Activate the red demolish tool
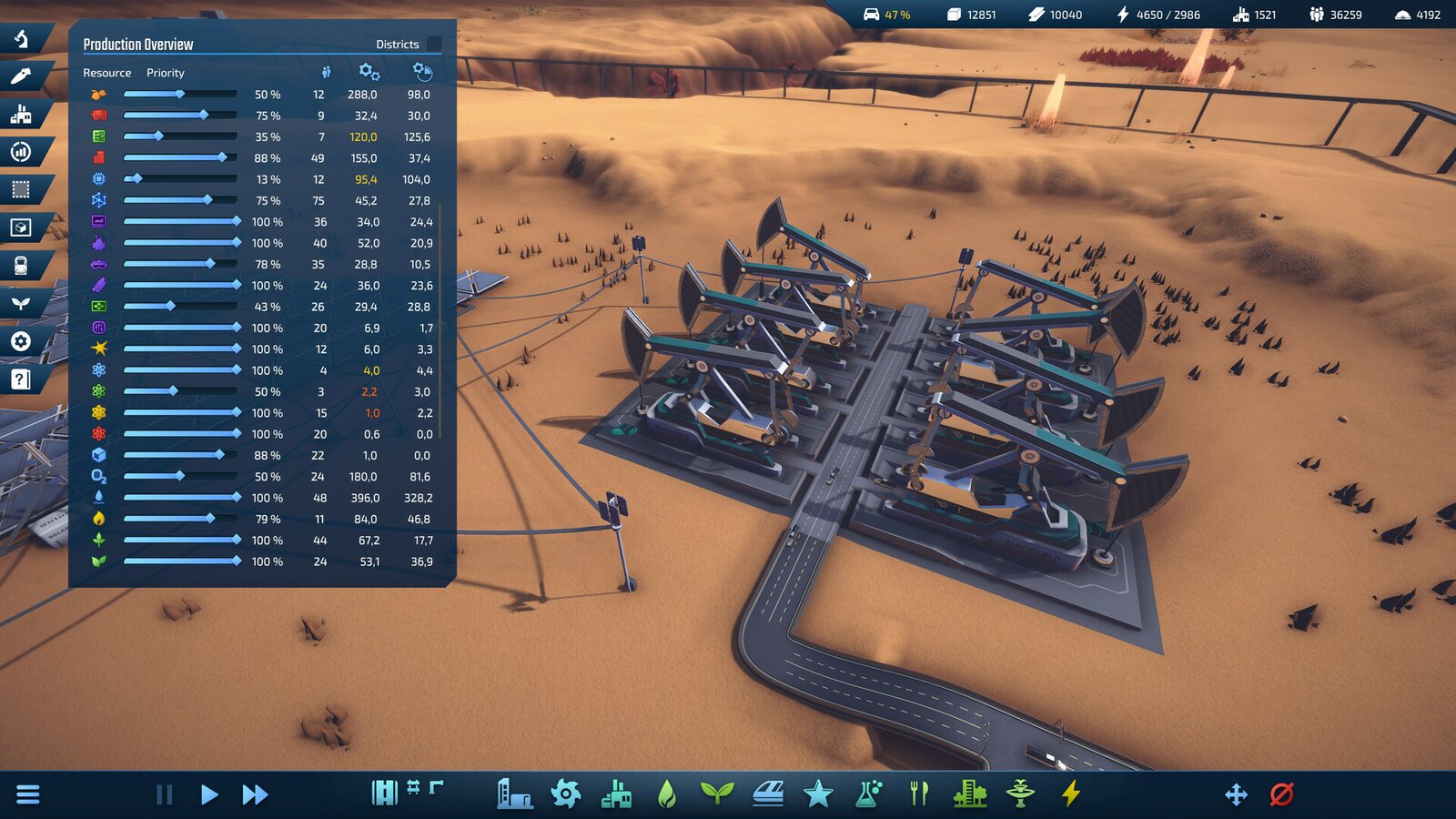 [x=1281, y=794]
